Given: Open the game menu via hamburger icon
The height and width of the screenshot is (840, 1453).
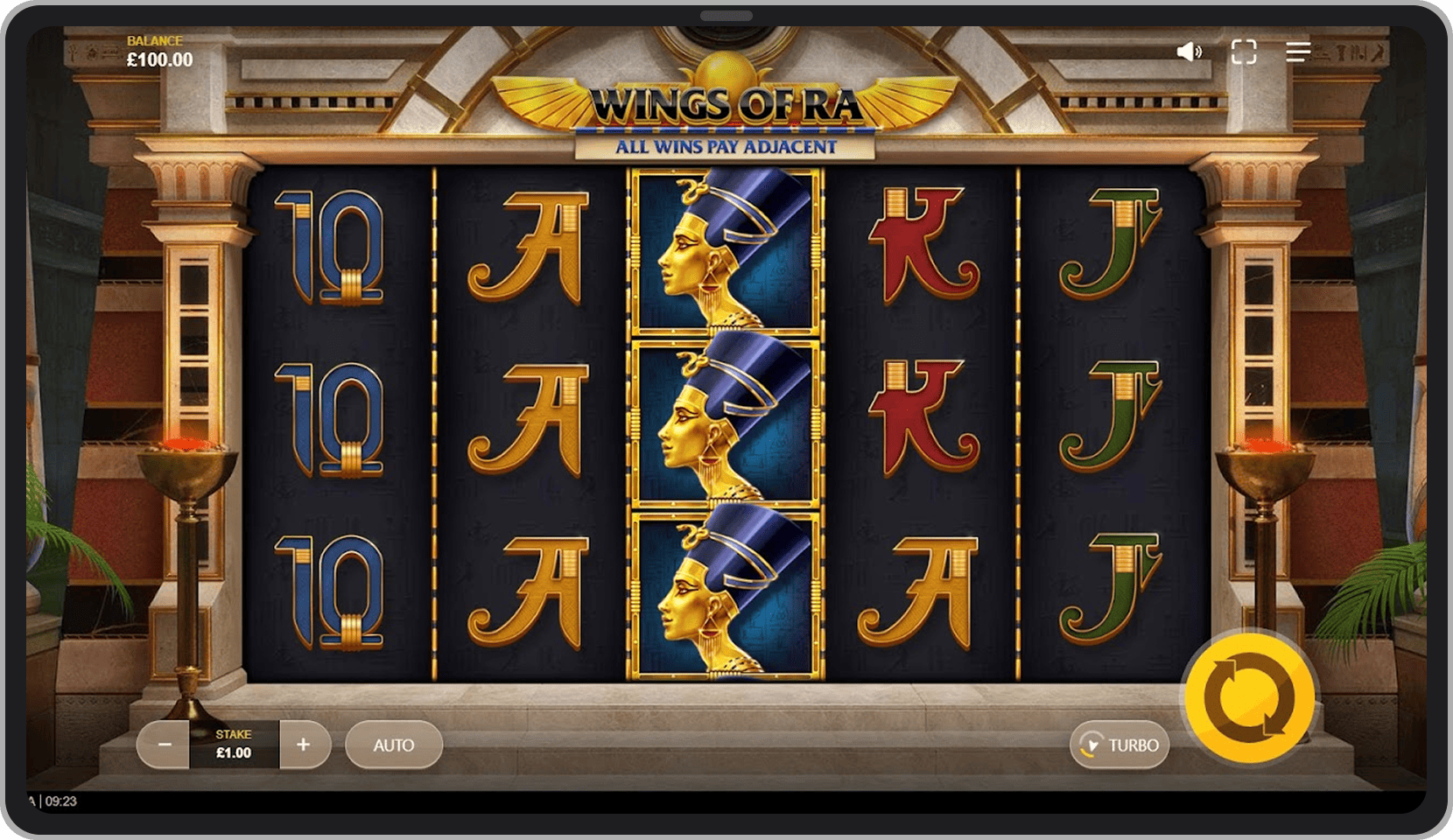Looking at the screenshot, I should (1296, 53).
